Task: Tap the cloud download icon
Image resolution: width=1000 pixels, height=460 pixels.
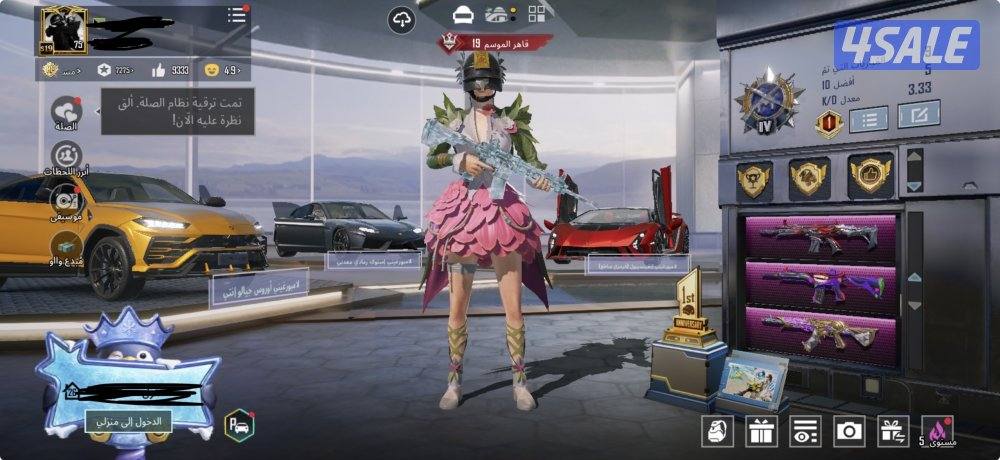Action: (402, 18)
